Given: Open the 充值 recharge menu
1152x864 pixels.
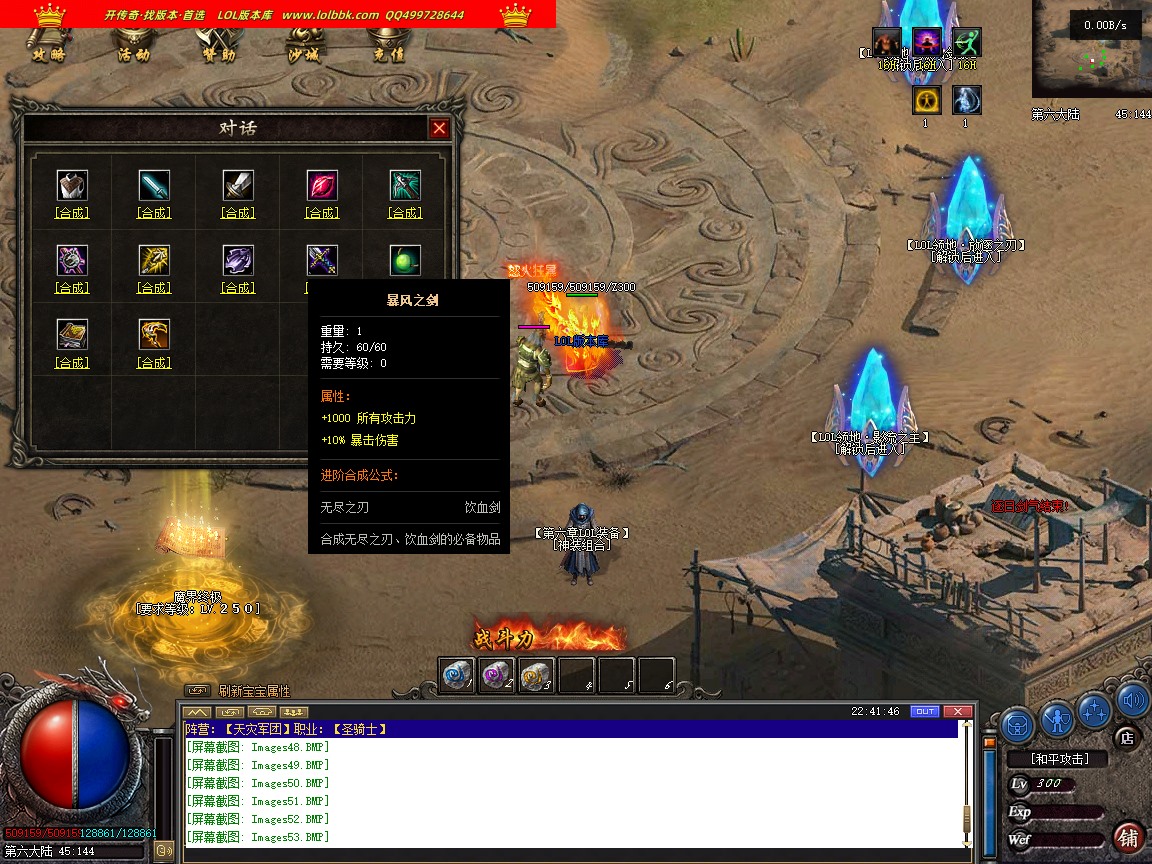Looking at the screenshot, I should 388,54.
